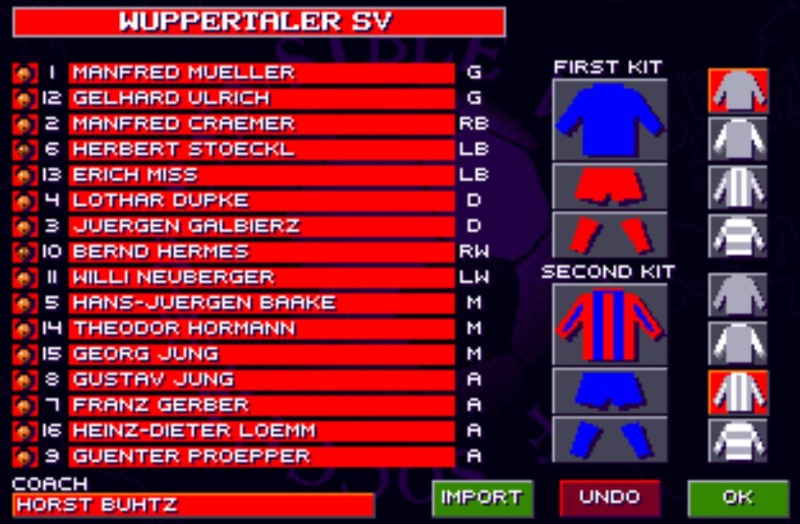This screenshot has height=524, width=800.
Task: Click Franz Gerber's face icon
Action: [22, 405]
